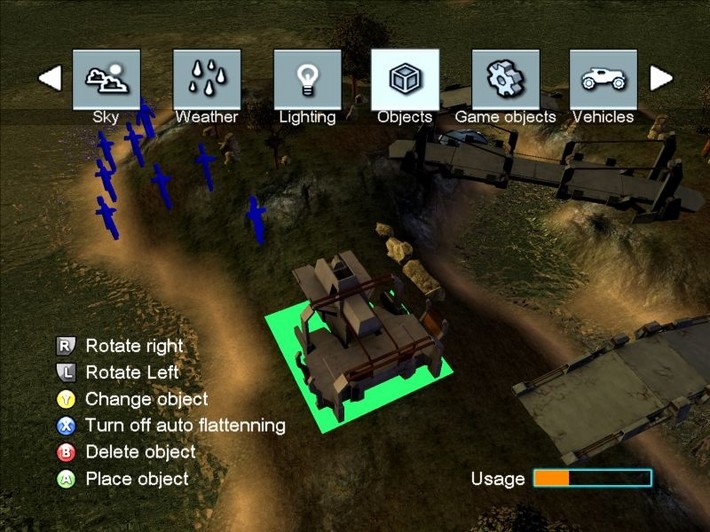Click the left arrow of the category bar
The width and height of the screenshot is (710, 532).
point(50,78)
